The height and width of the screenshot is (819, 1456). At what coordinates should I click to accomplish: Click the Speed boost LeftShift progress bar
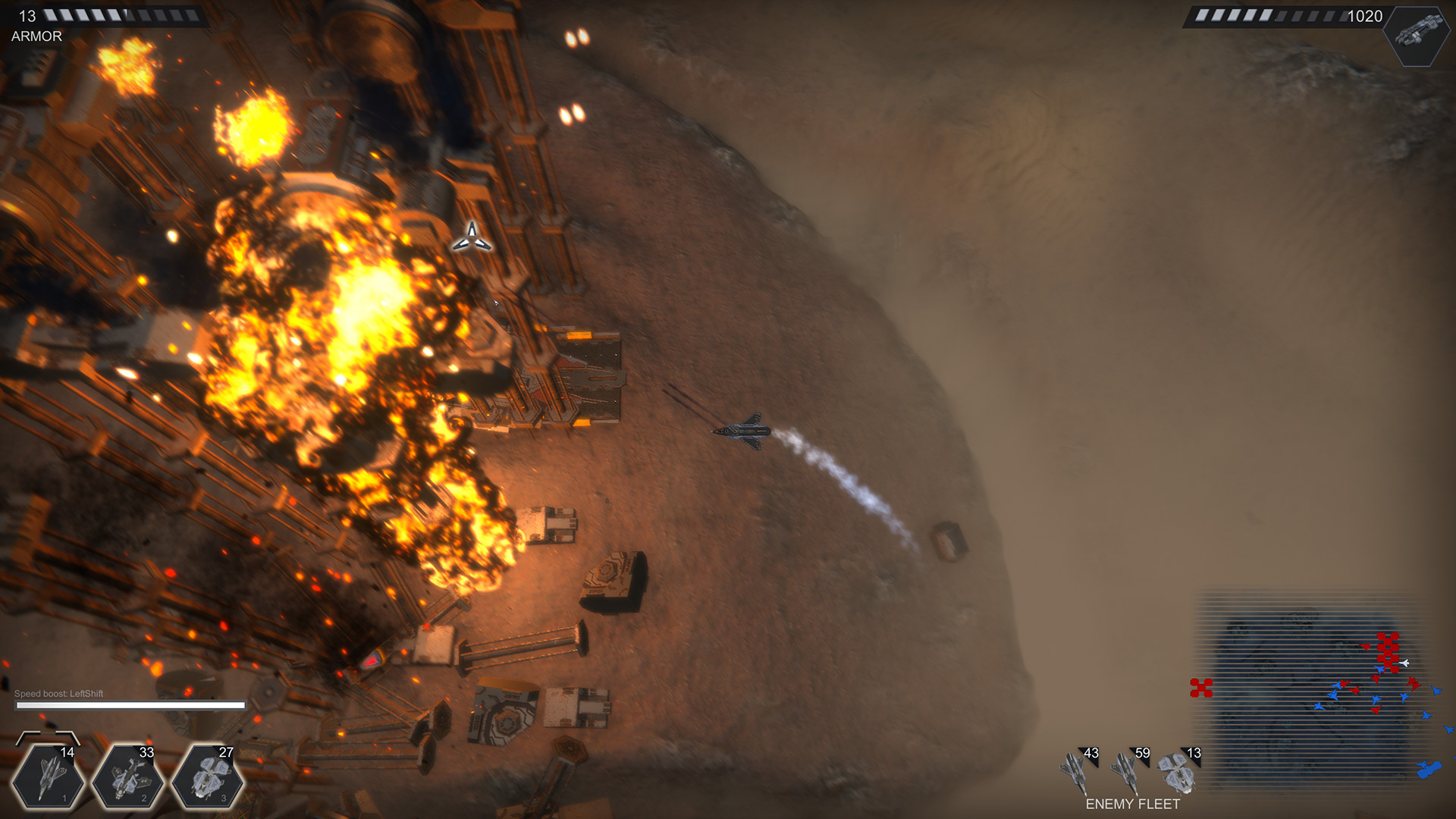[129, 704]
